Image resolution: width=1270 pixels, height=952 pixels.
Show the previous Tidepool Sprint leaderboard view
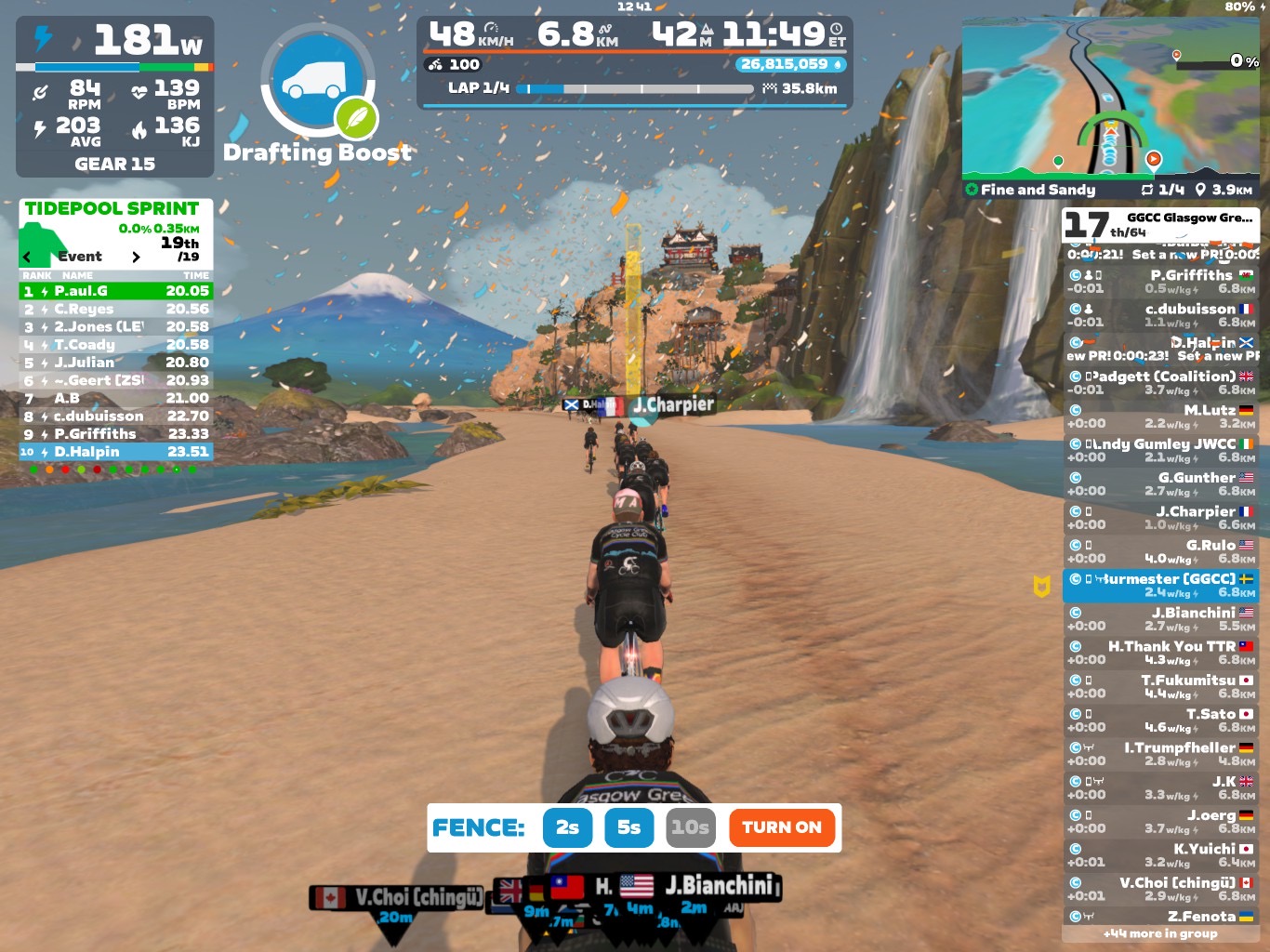tap(27, 257)
